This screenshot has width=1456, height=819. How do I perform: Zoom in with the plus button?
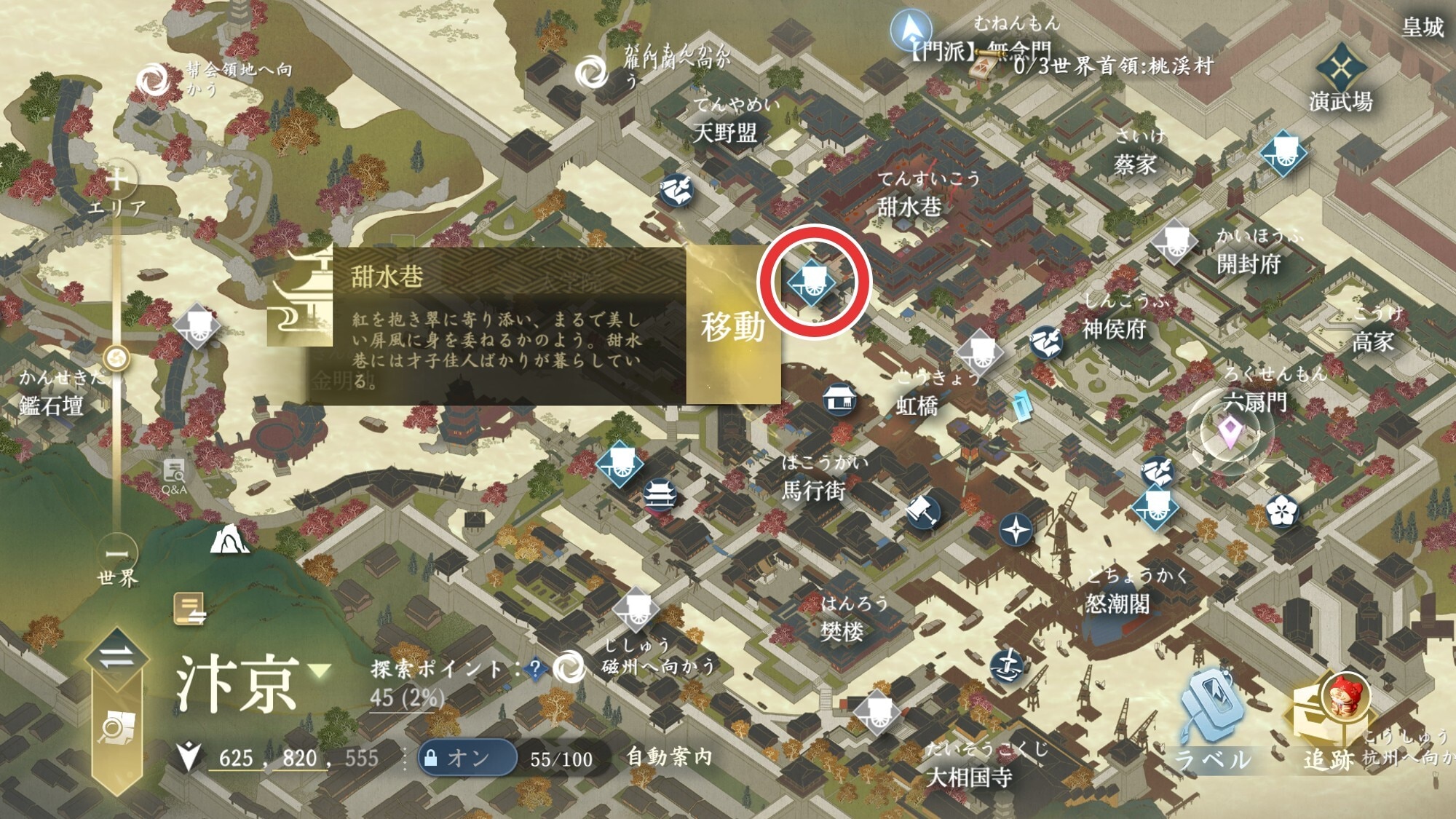(x=116, y=178)
